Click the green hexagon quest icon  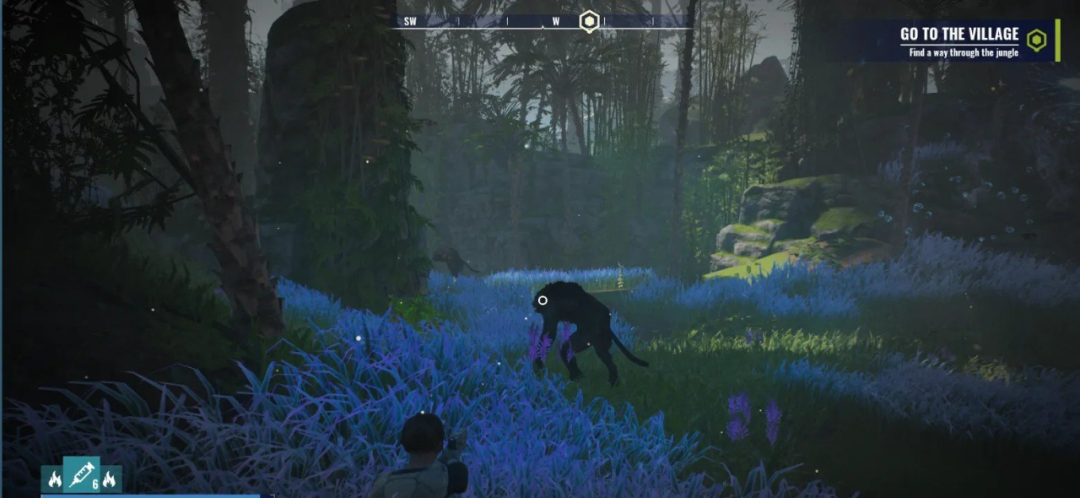[x=1037, y=41]
